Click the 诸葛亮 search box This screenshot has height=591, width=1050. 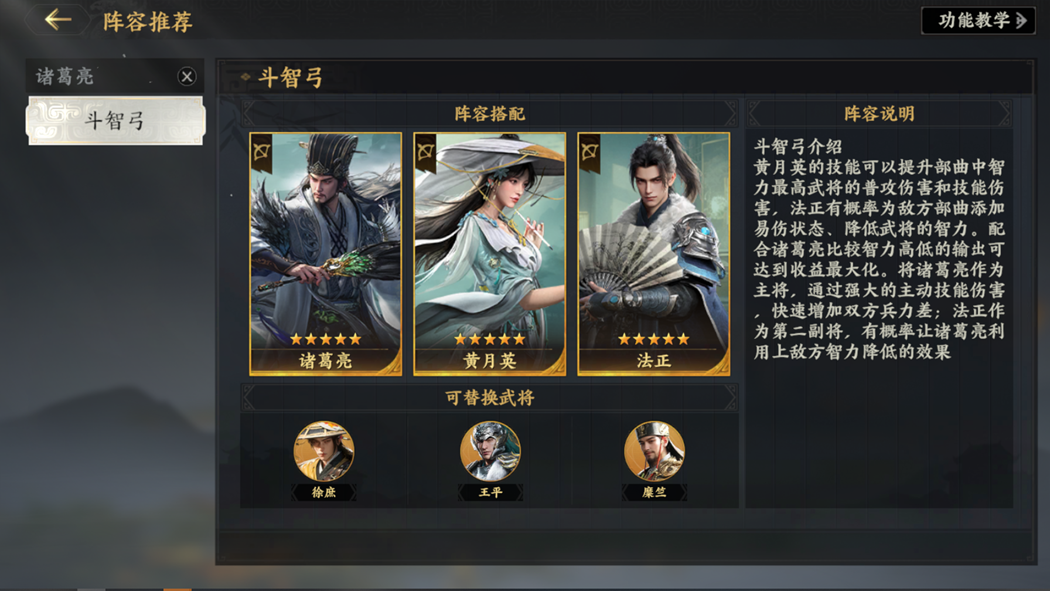pyautogui.click(x=100, y=76)
